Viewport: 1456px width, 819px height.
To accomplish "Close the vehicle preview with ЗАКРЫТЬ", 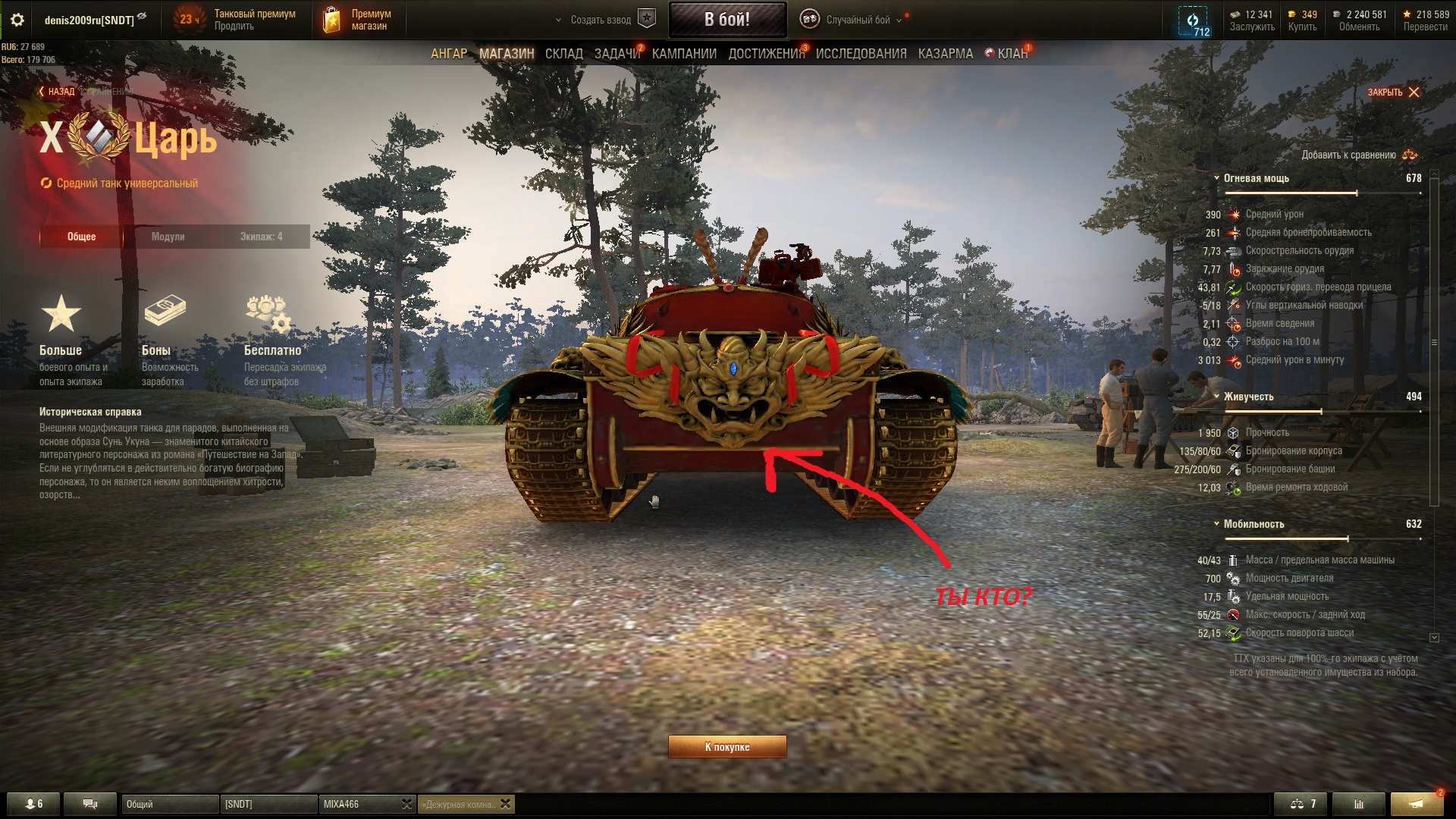I will click(1393, 93).
